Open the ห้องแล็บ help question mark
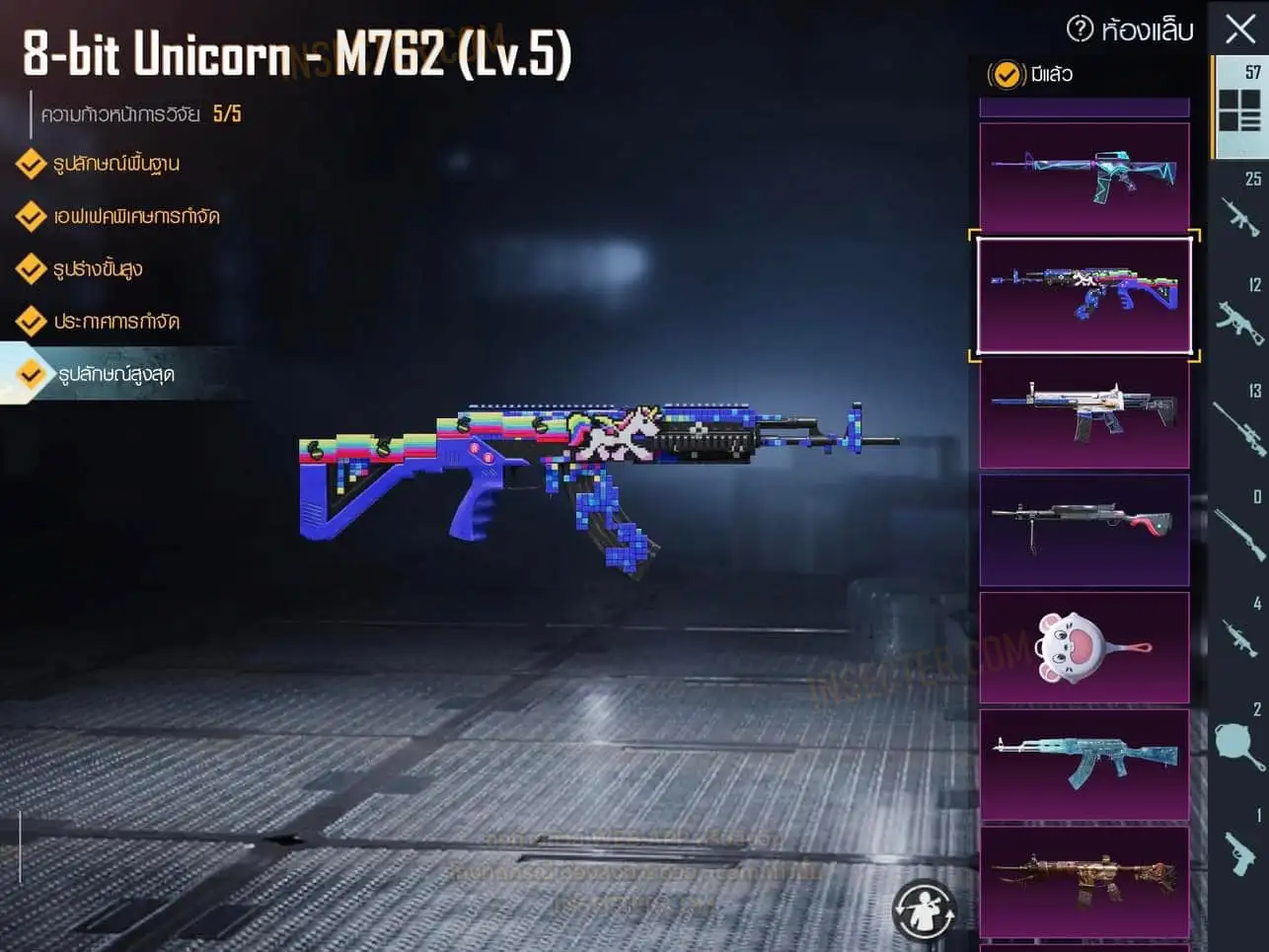This screenshot has width=1269, height=952. pos(1081,29)
